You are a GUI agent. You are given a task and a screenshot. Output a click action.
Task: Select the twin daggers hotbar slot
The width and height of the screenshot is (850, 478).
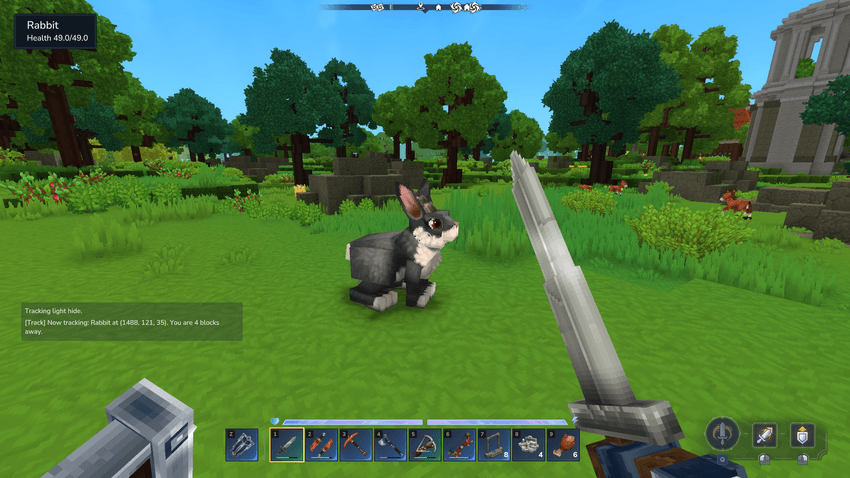point(321,444)
